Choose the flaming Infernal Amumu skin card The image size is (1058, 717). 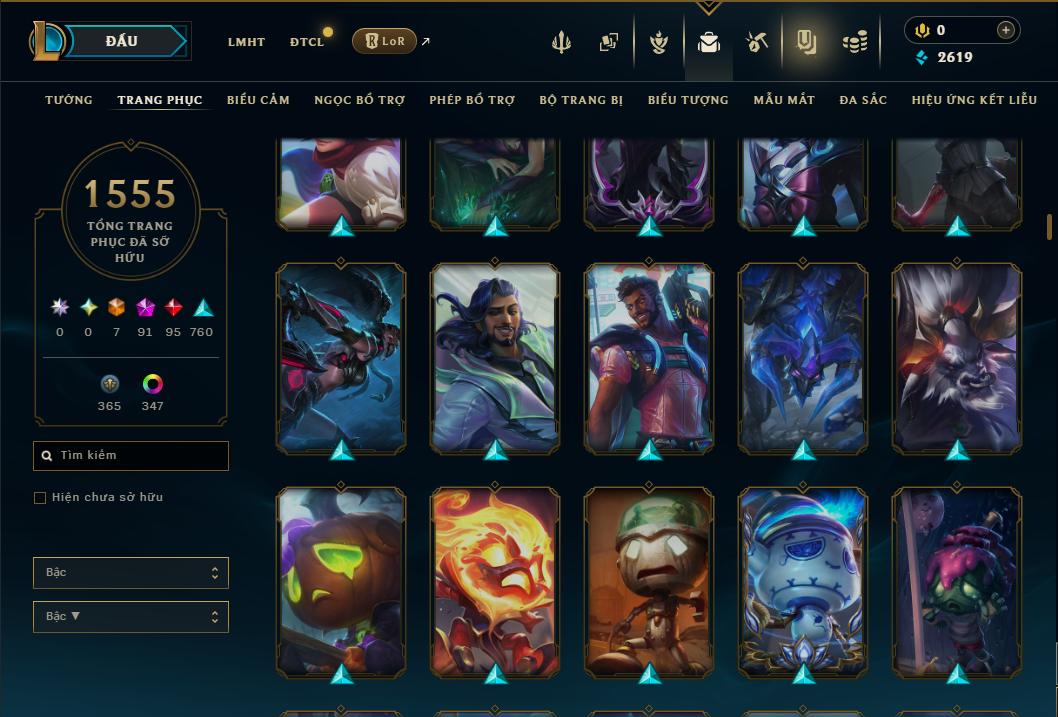(x=495, y=580)
